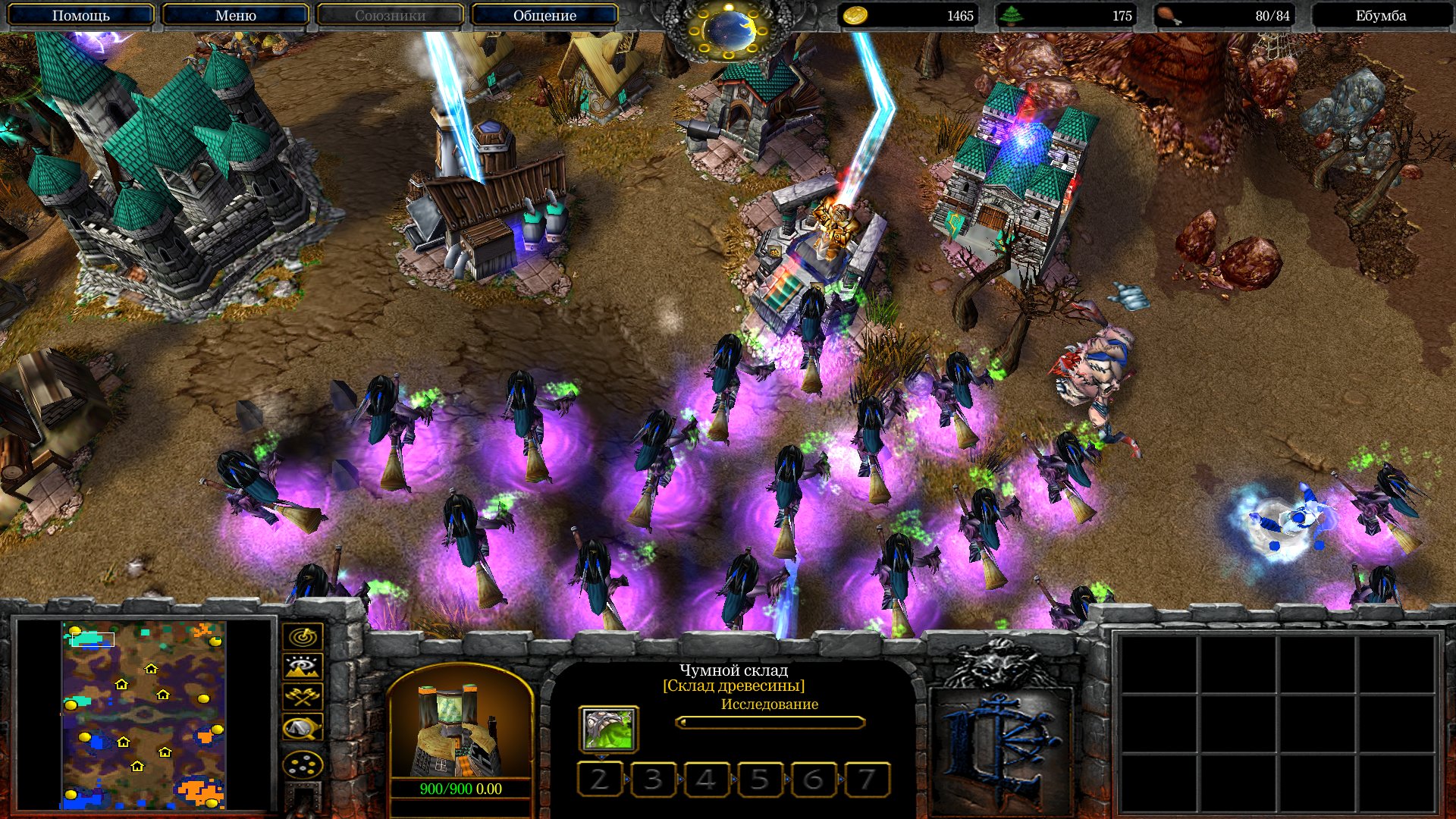The height and width of the screenshot is (819, 1456).
Task: Open the Меню game menu
Action: 235,15
